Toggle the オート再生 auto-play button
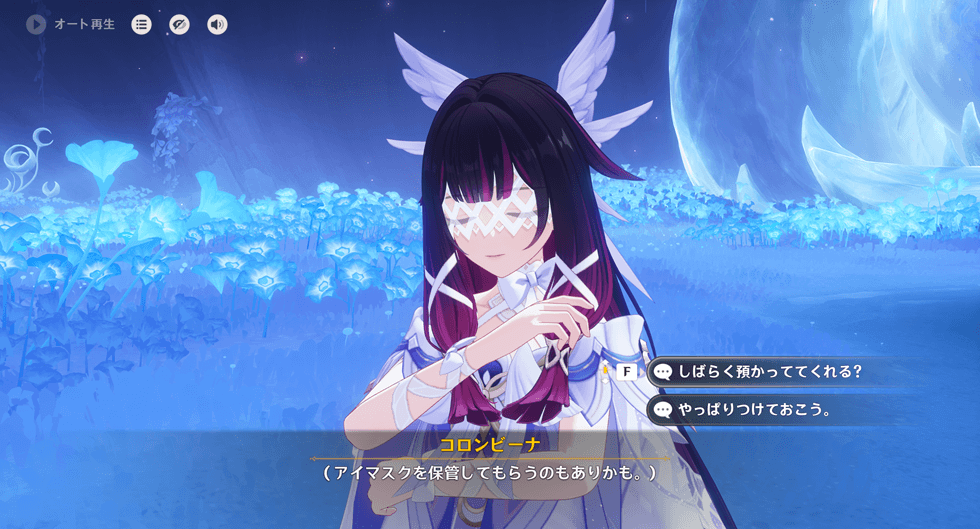 click(37, 24)
